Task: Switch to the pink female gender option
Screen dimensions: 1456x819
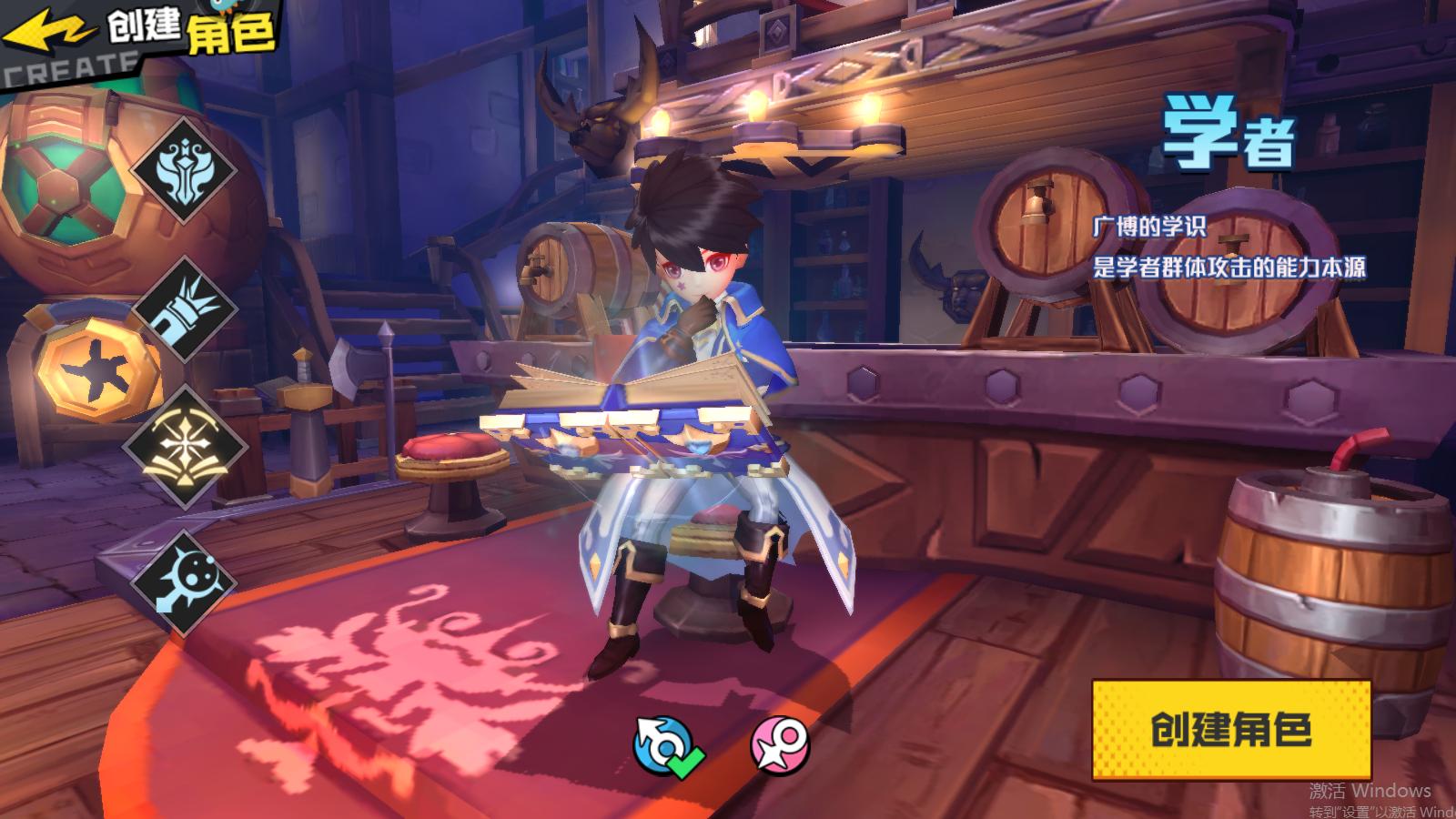Action: click(780, 745)
